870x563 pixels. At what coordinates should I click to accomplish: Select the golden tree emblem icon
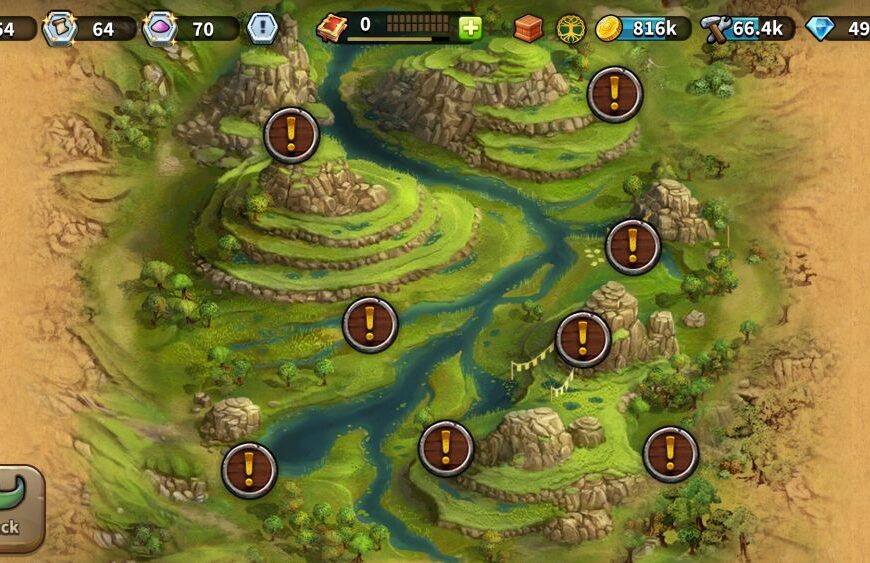[x=571, y=28]
